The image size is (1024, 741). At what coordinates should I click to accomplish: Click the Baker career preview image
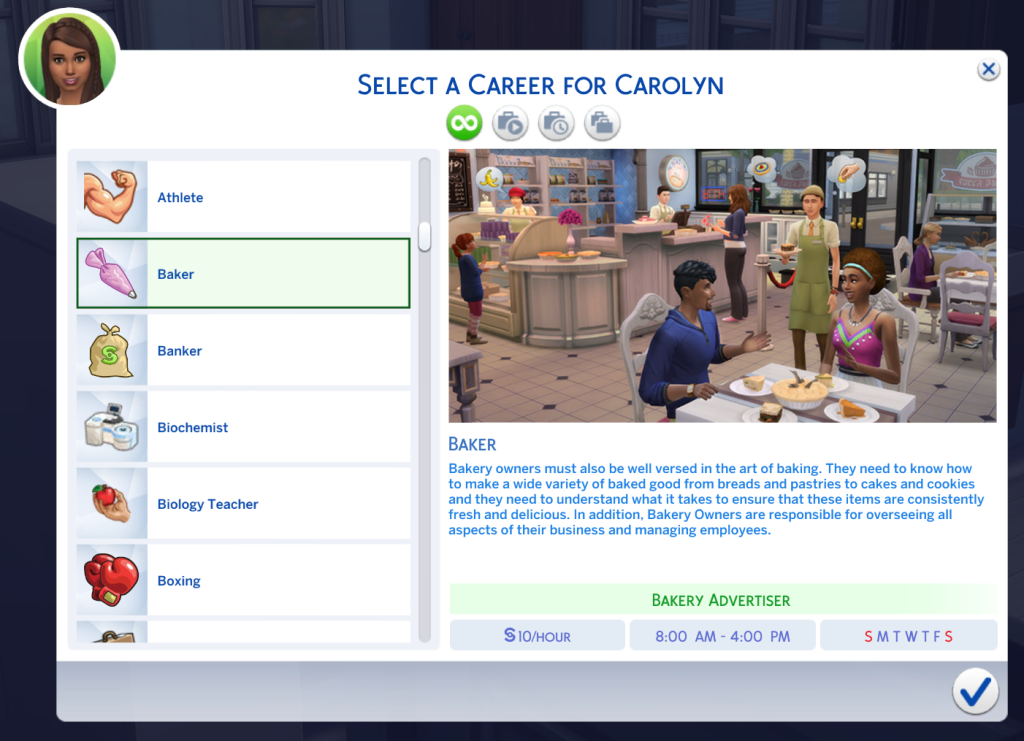point(722,285)
